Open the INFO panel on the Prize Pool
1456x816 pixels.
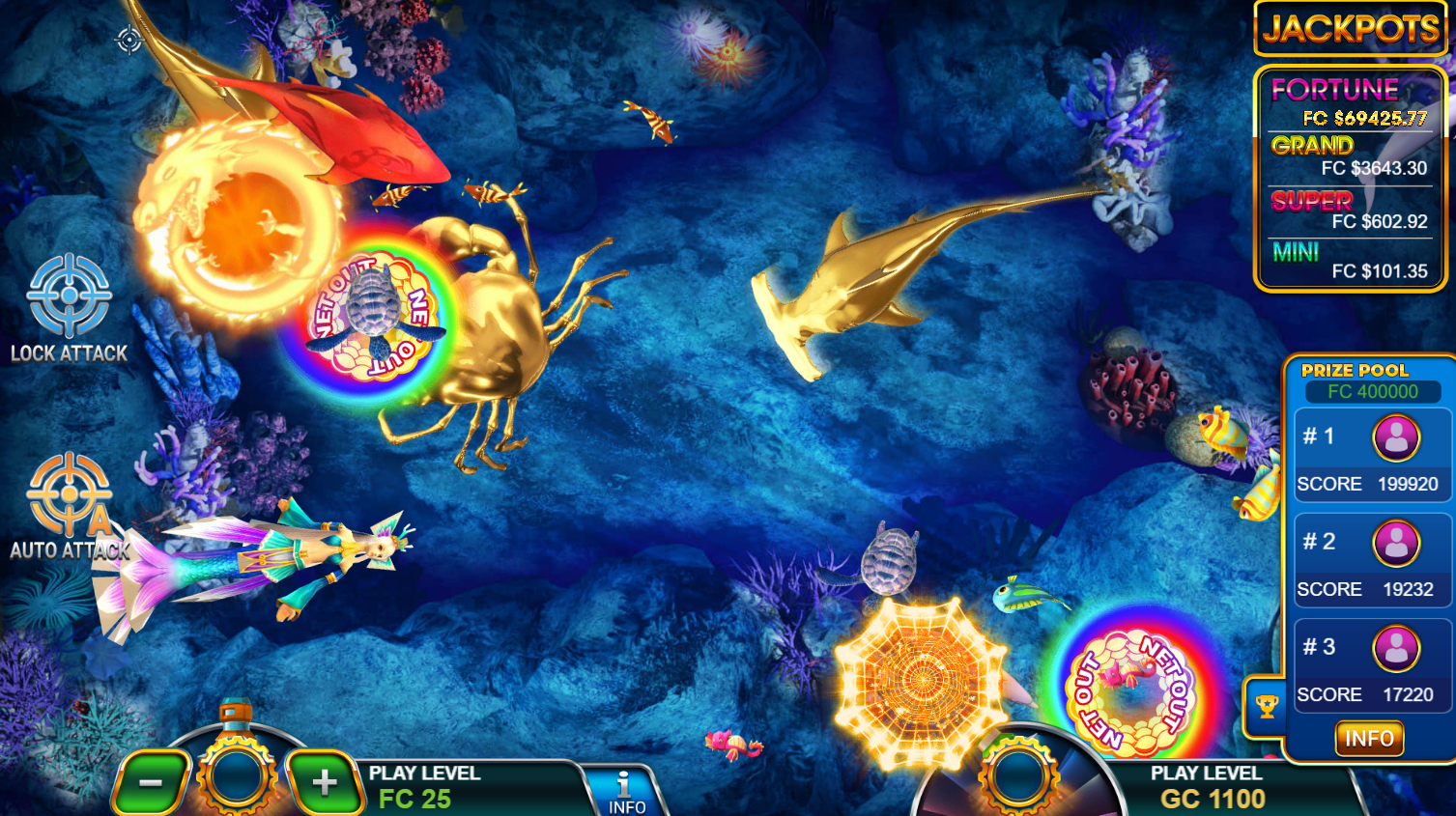1368,738
